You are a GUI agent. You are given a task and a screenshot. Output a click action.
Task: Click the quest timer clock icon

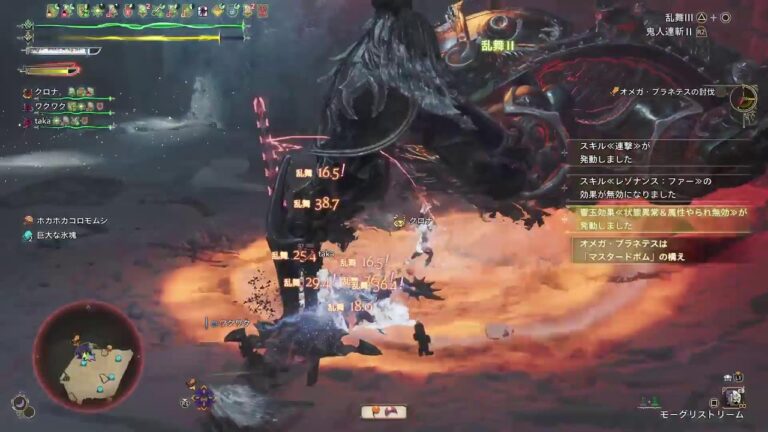click(x=742, y=97)
